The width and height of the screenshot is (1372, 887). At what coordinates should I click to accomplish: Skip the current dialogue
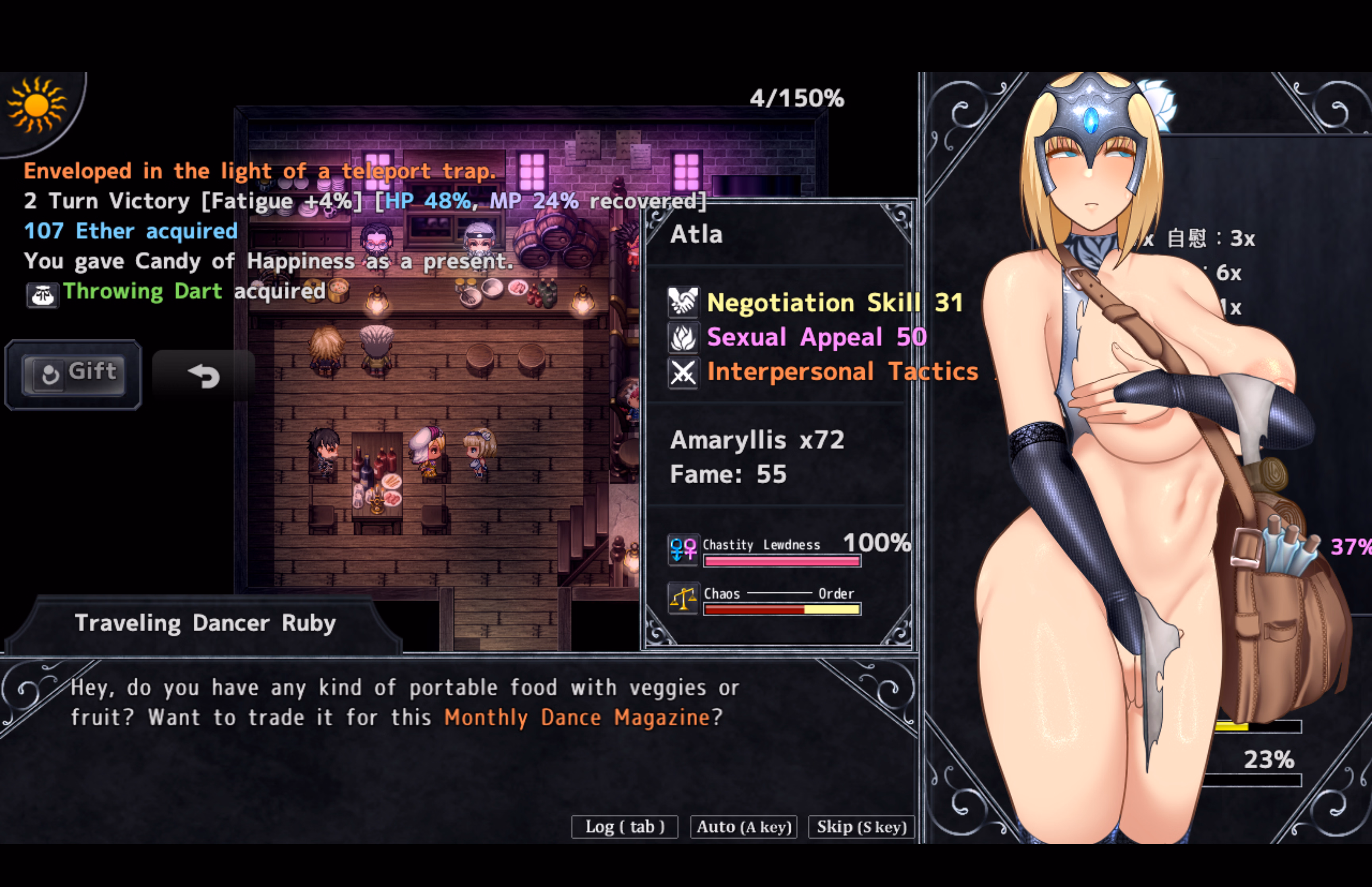861,827
